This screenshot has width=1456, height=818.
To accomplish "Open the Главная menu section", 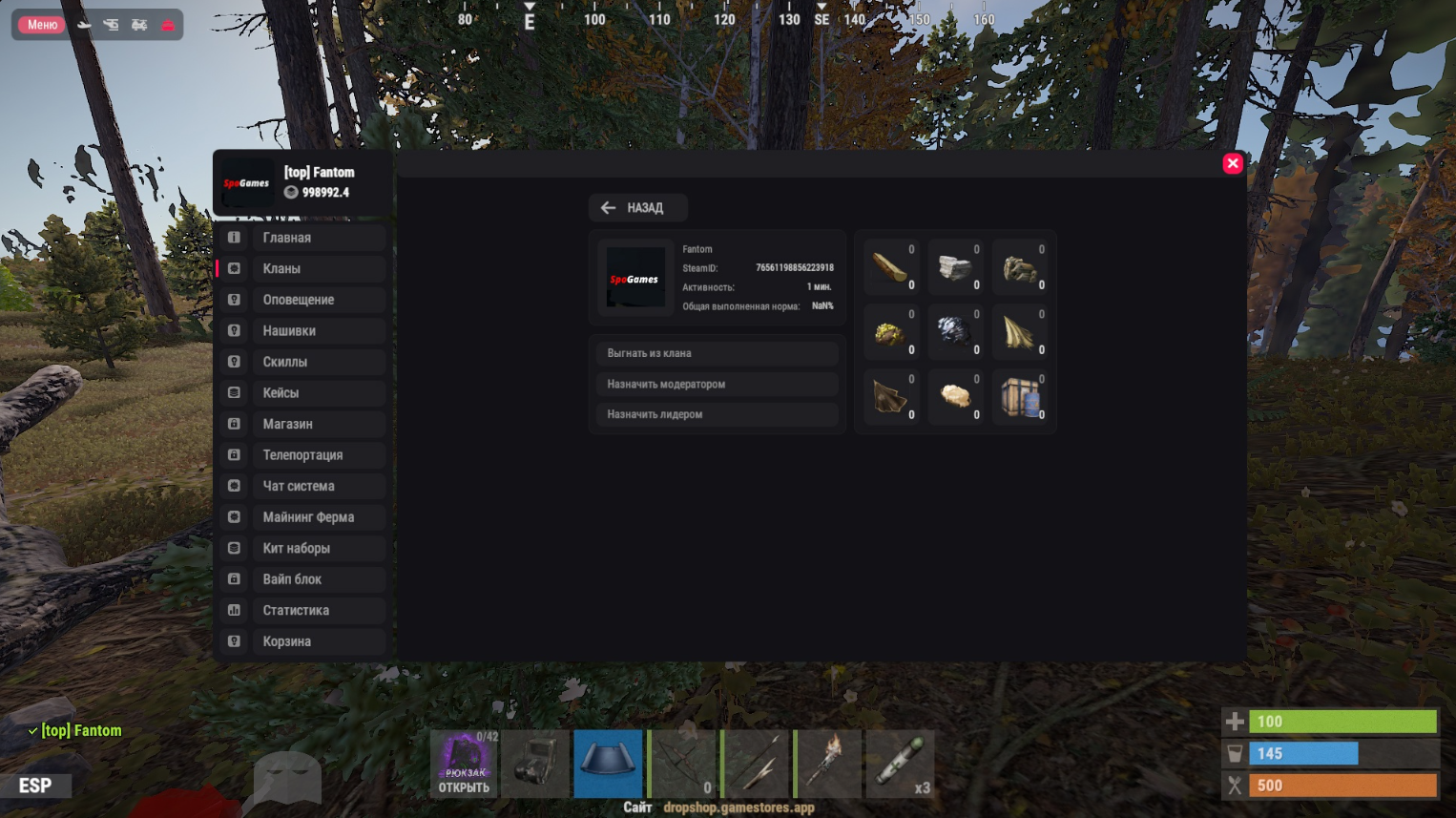I will (x=302, y=238).
